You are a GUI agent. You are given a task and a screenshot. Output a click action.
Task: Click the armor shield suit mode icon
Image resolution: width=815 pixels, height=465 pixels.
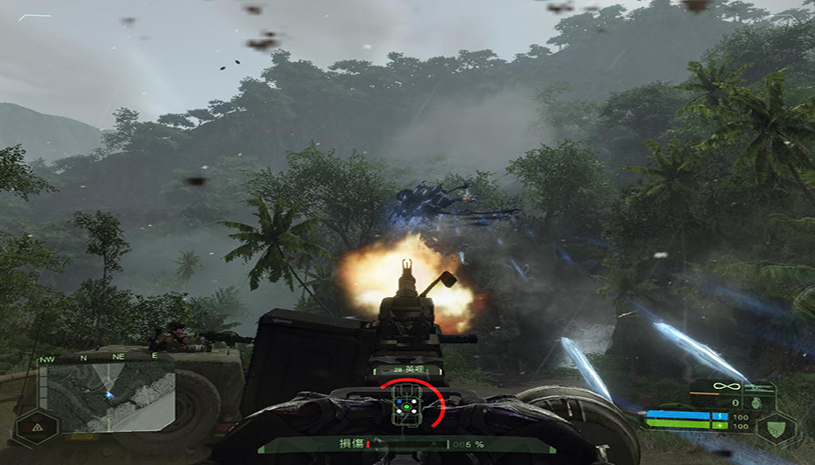click(x=775, y=428)
